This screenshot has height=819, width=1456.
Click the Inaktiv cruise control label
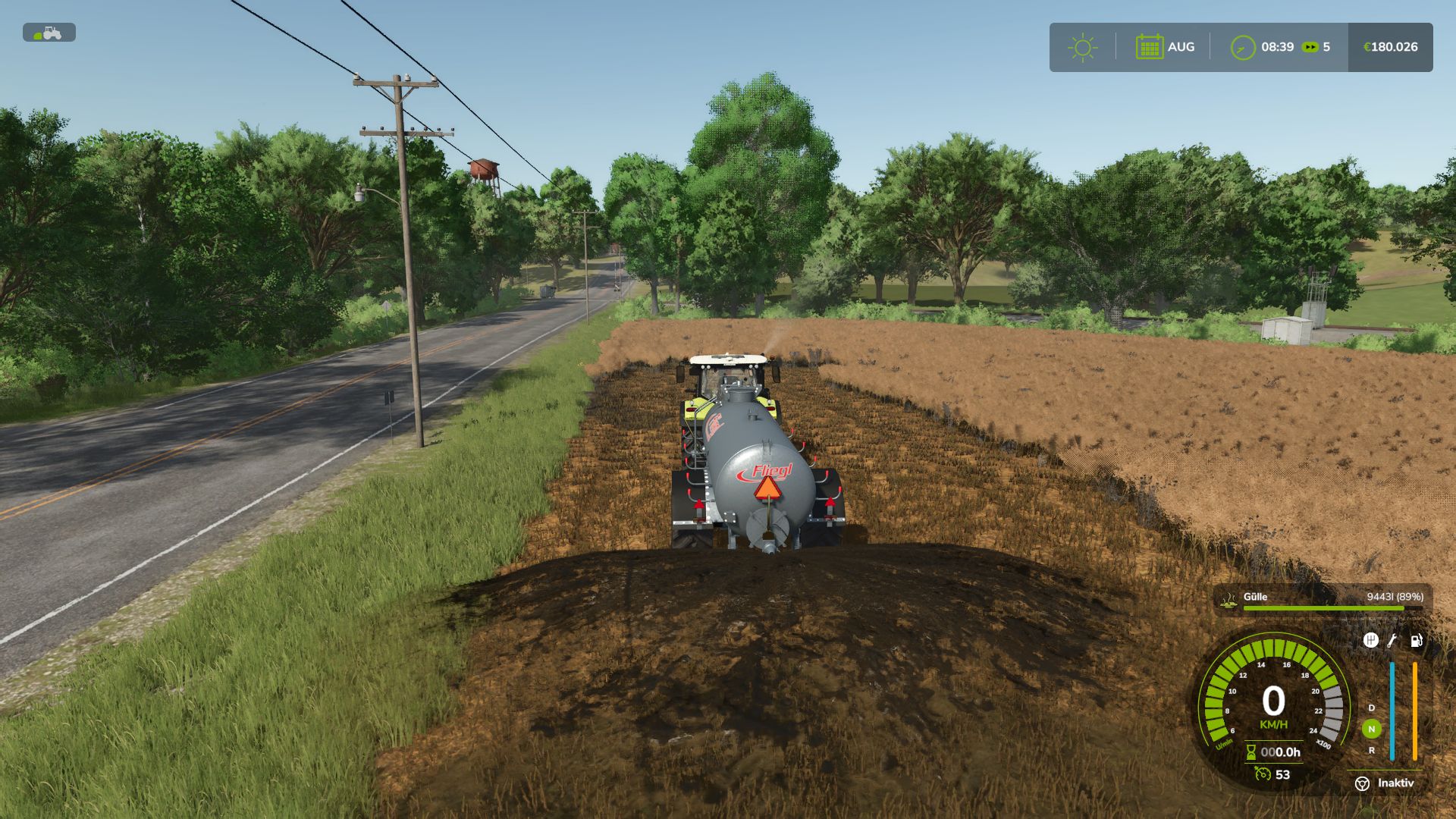click(x=1396, y=782)
